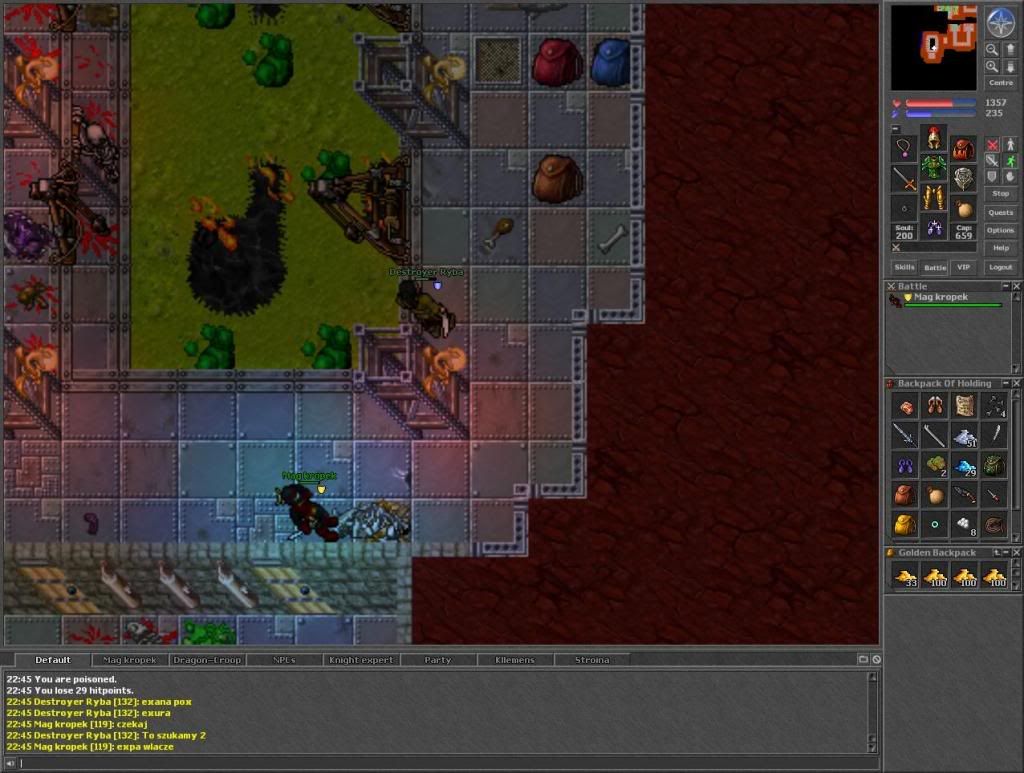Click the chat text input field
Image resolution: width=1024 pixels, height=773 pixels.
(x=440, y=764)
